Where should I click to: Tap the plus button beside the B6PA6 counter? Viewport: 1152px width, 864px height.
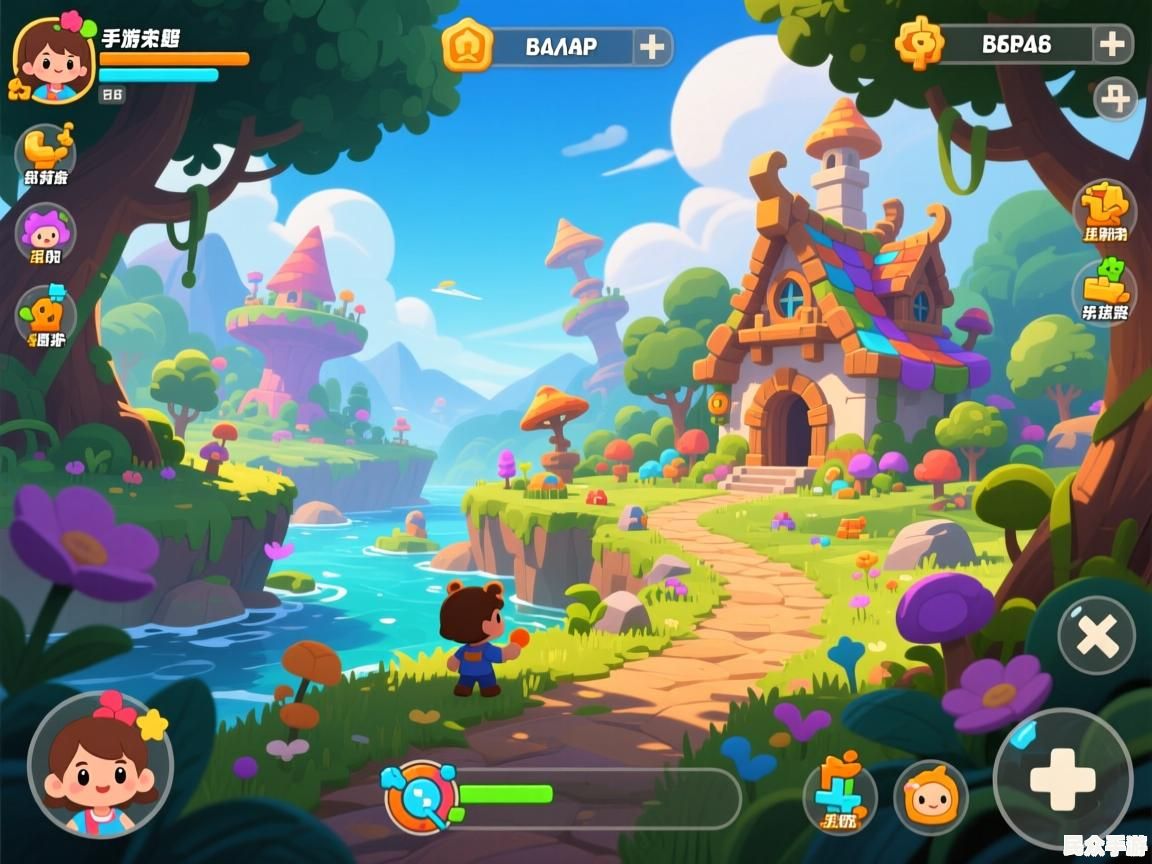click(x=1112, y=44)
